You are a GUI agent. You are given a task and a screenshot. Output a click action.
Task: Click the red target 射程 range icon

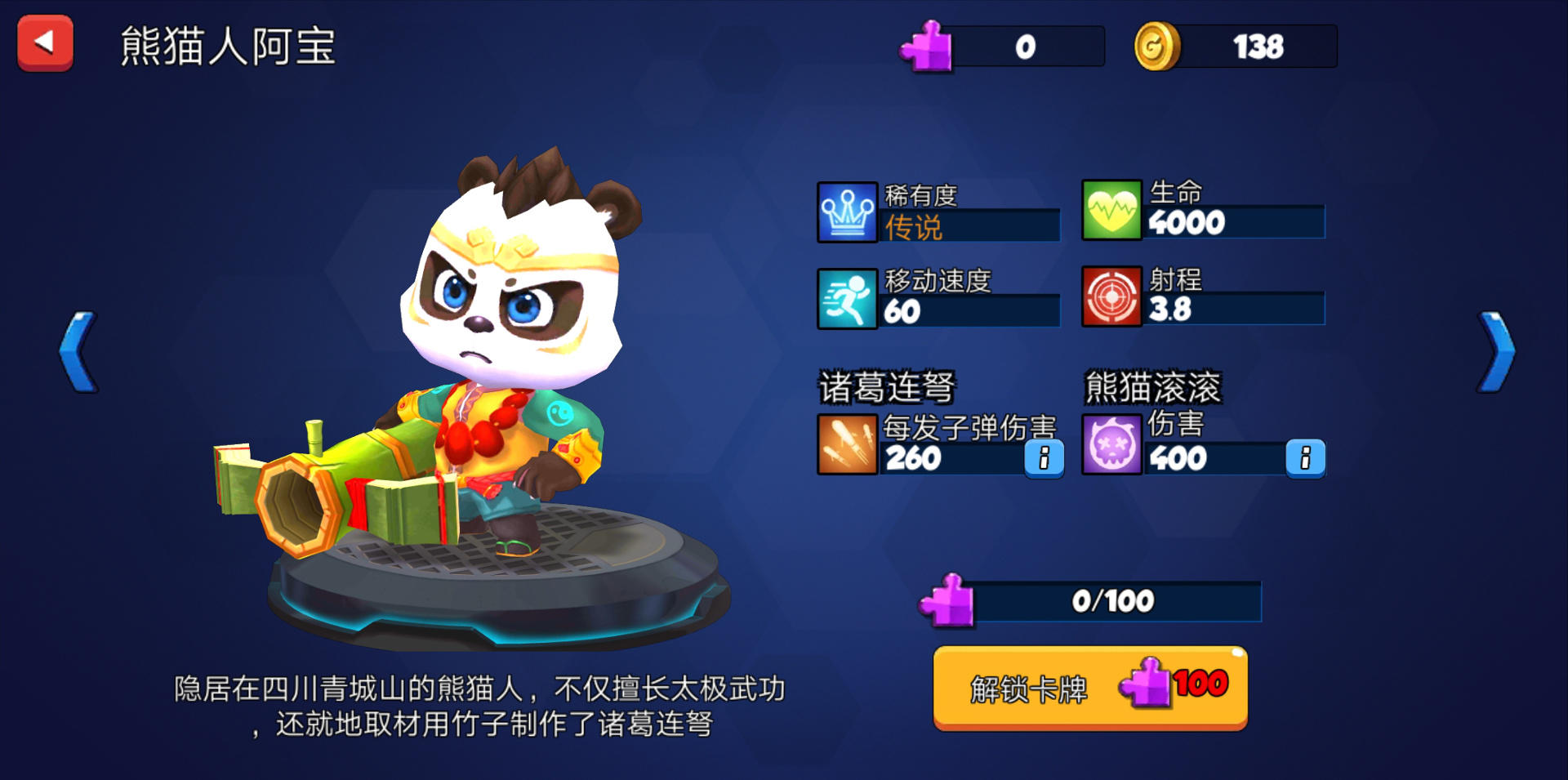(1112, 298)
